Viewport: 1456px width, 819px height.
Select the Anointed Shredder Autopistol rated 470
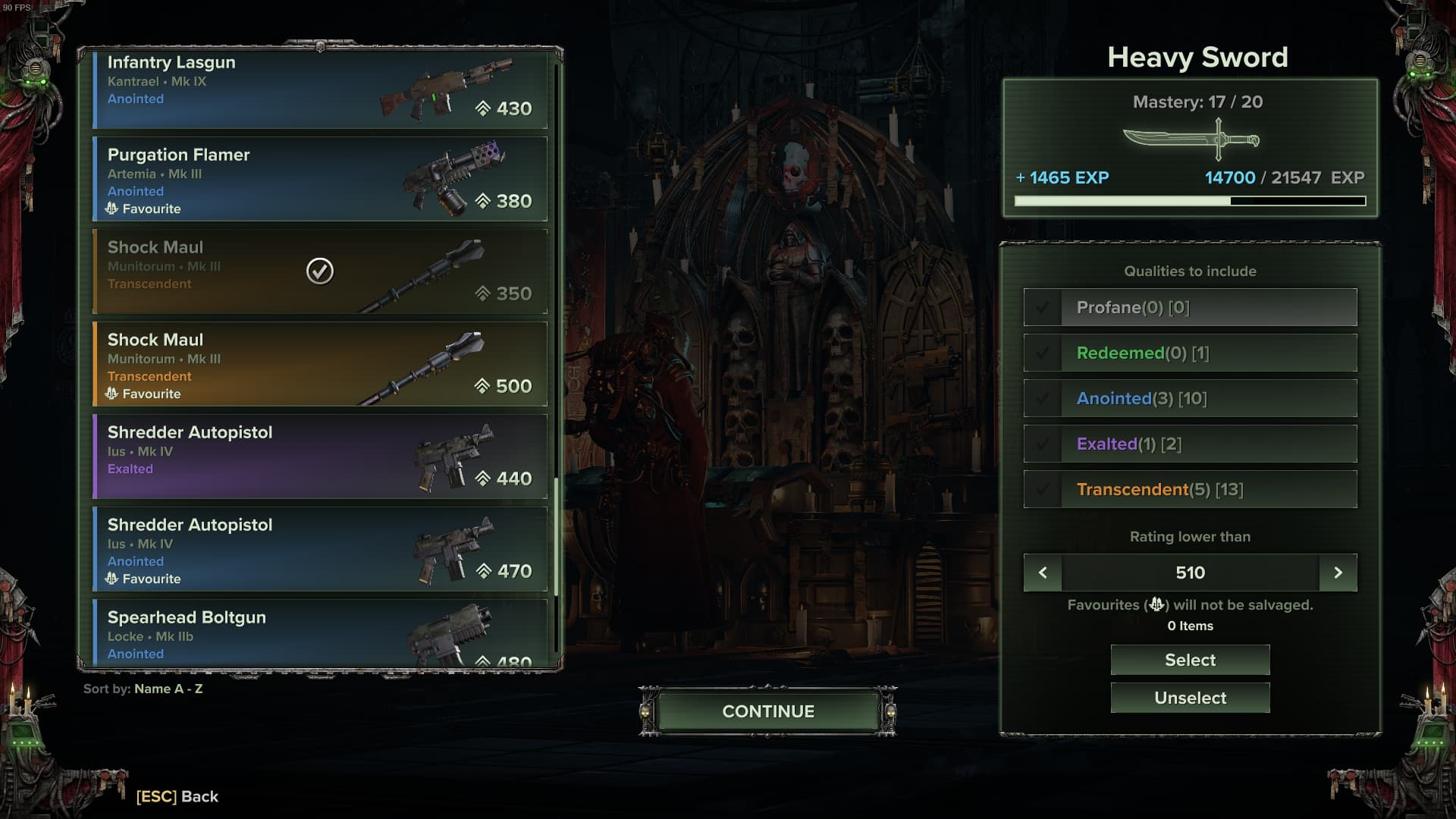pyautogui.click(x=319, y=549)
